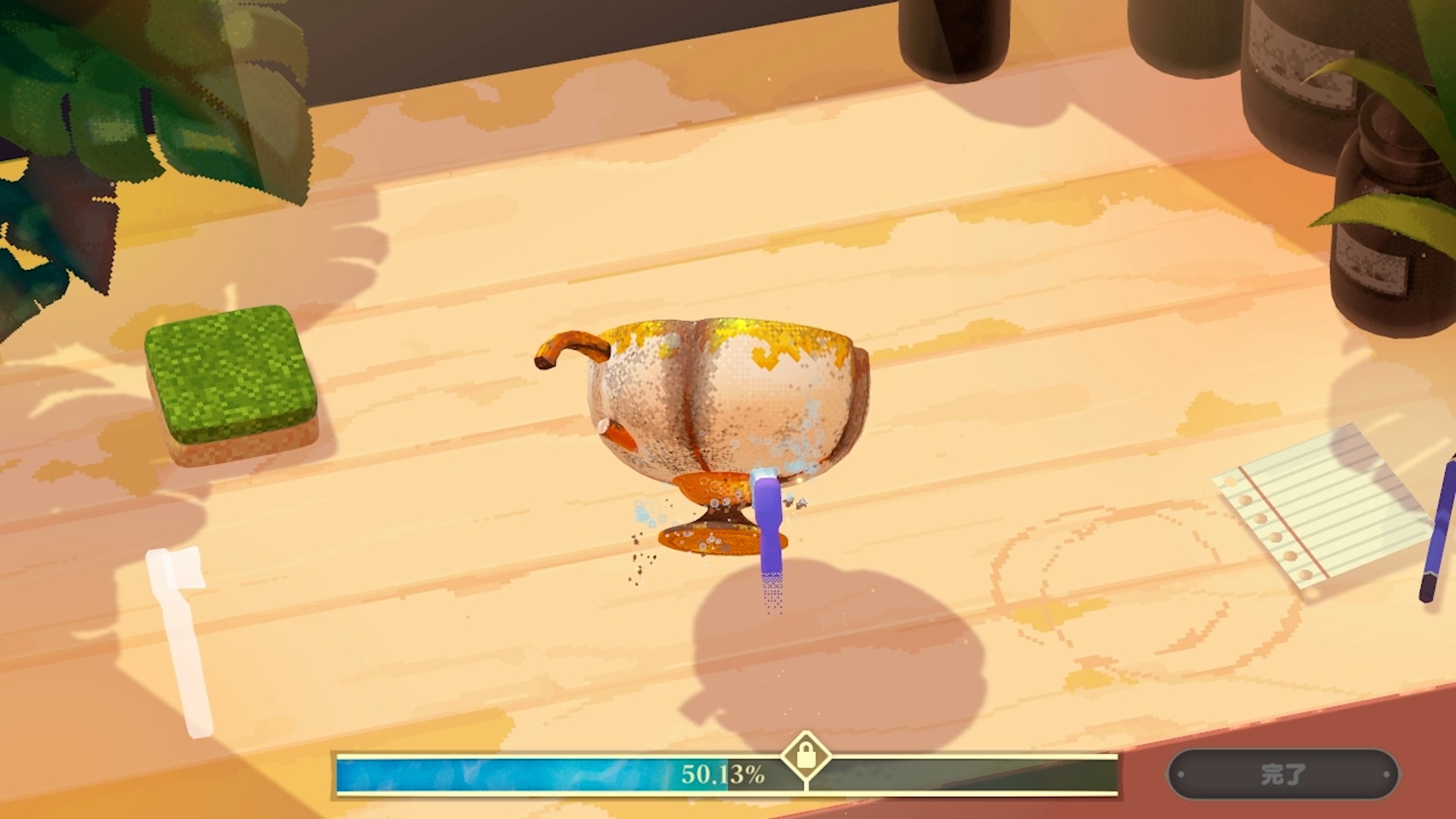The image size is (1456, 819).
Task: Click the 完了 finish button
Action: tap(1283, 774)
